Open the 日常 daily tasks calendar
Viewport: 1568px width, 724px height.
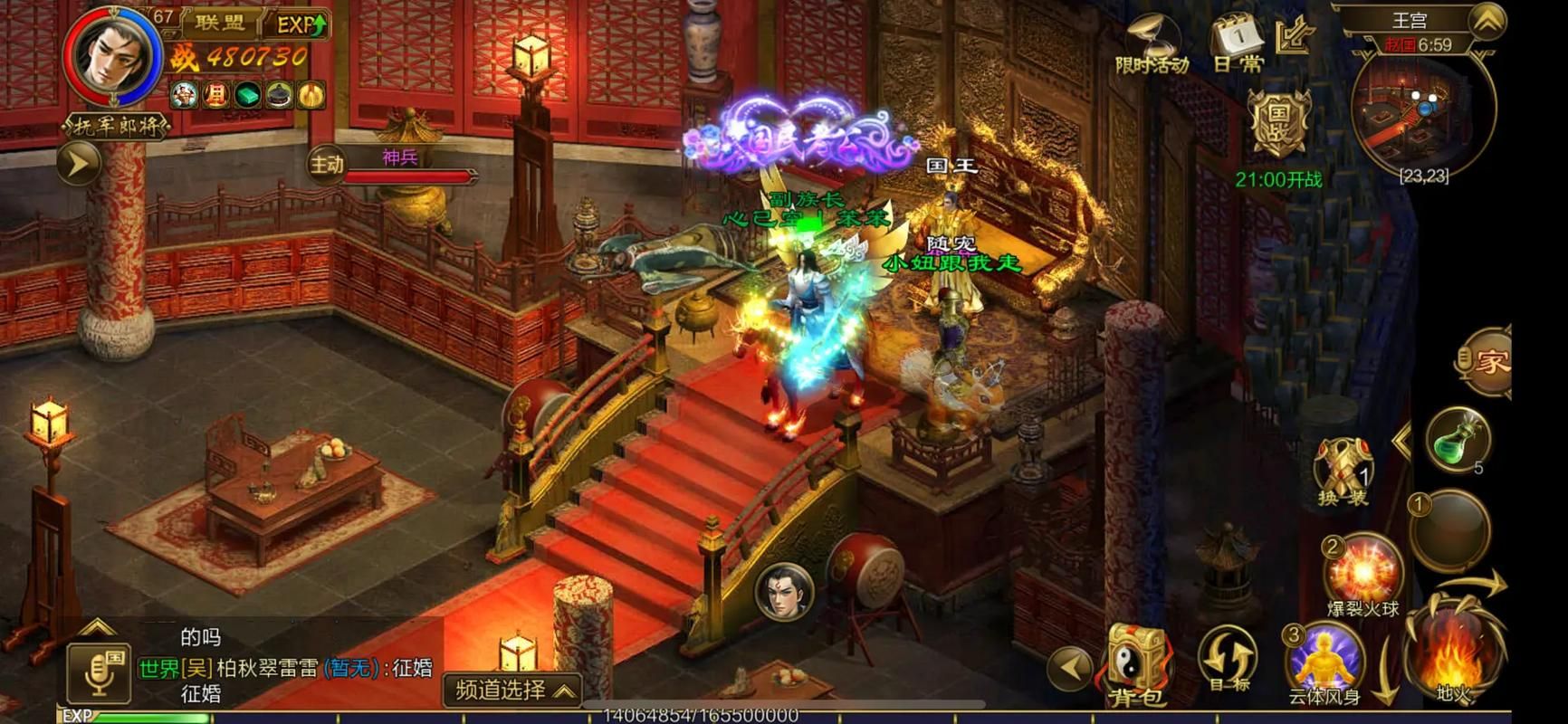tap(1238, 43)
